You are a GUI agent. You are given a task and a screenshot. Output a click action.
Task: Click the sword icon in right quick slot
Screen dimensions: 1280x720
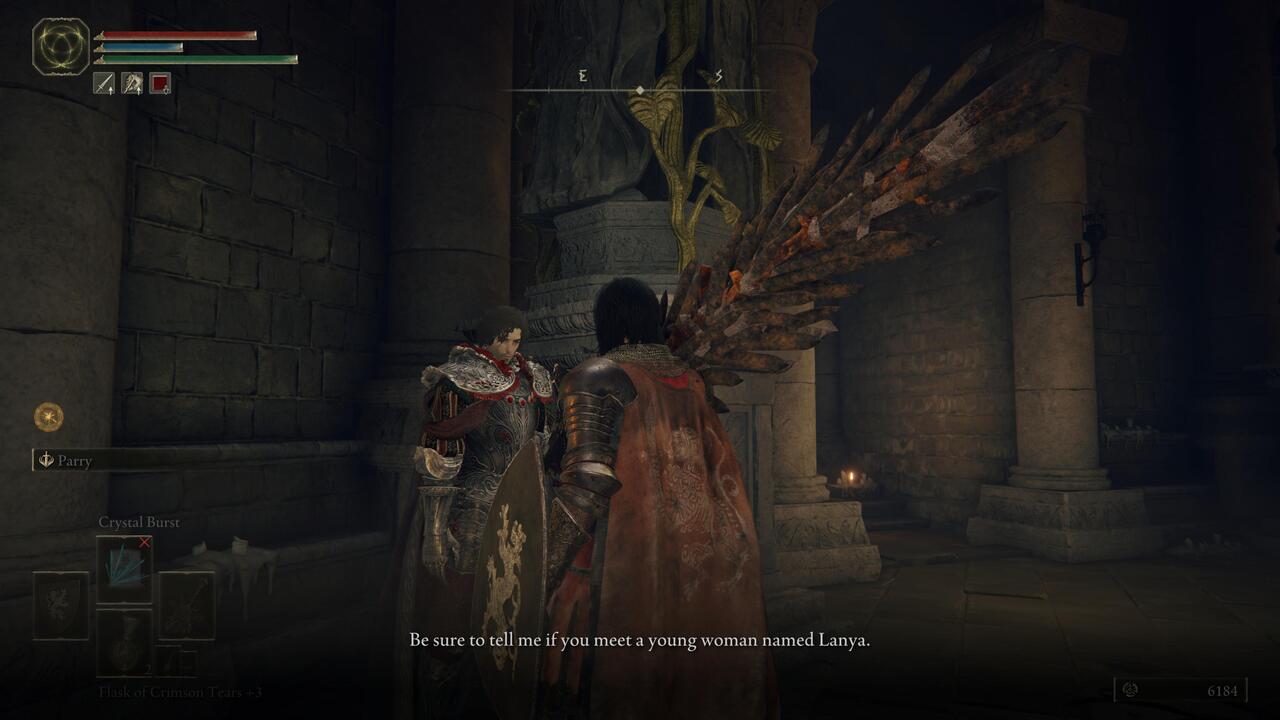click(186, 605)
